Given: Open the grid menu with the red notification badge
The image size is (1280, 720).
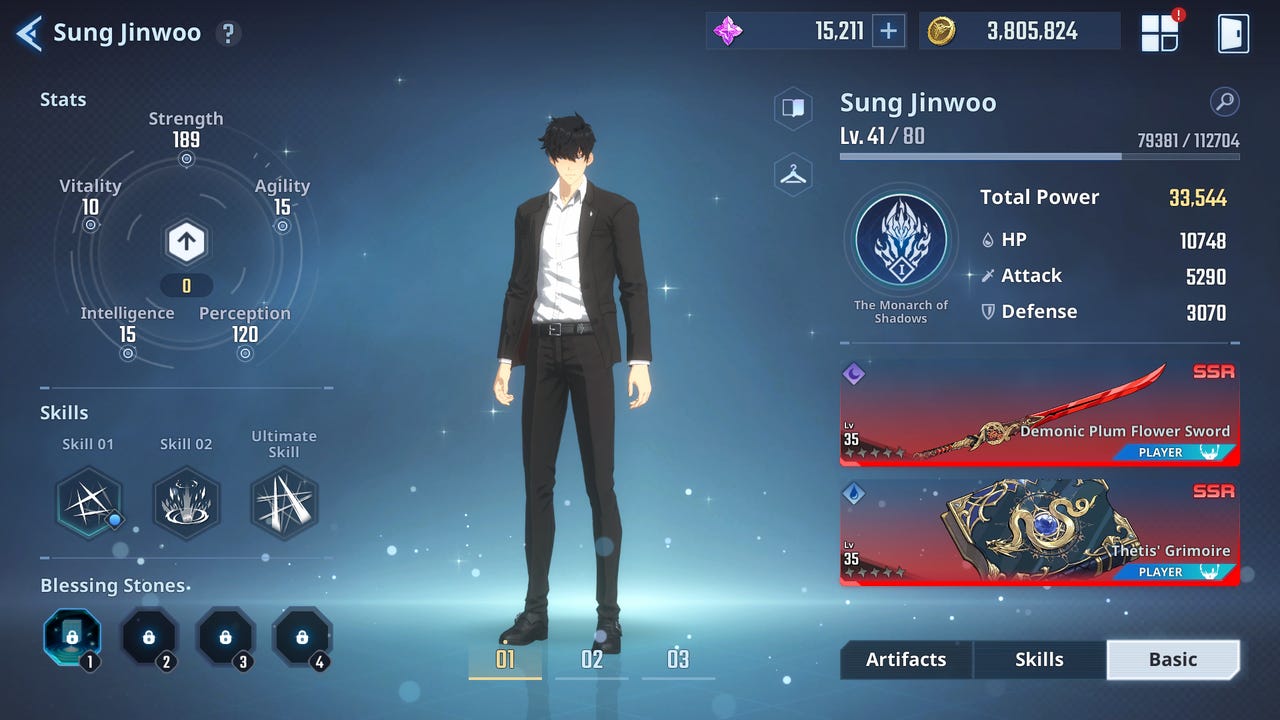Looking at the screenshot, I should pos(1159,31).
